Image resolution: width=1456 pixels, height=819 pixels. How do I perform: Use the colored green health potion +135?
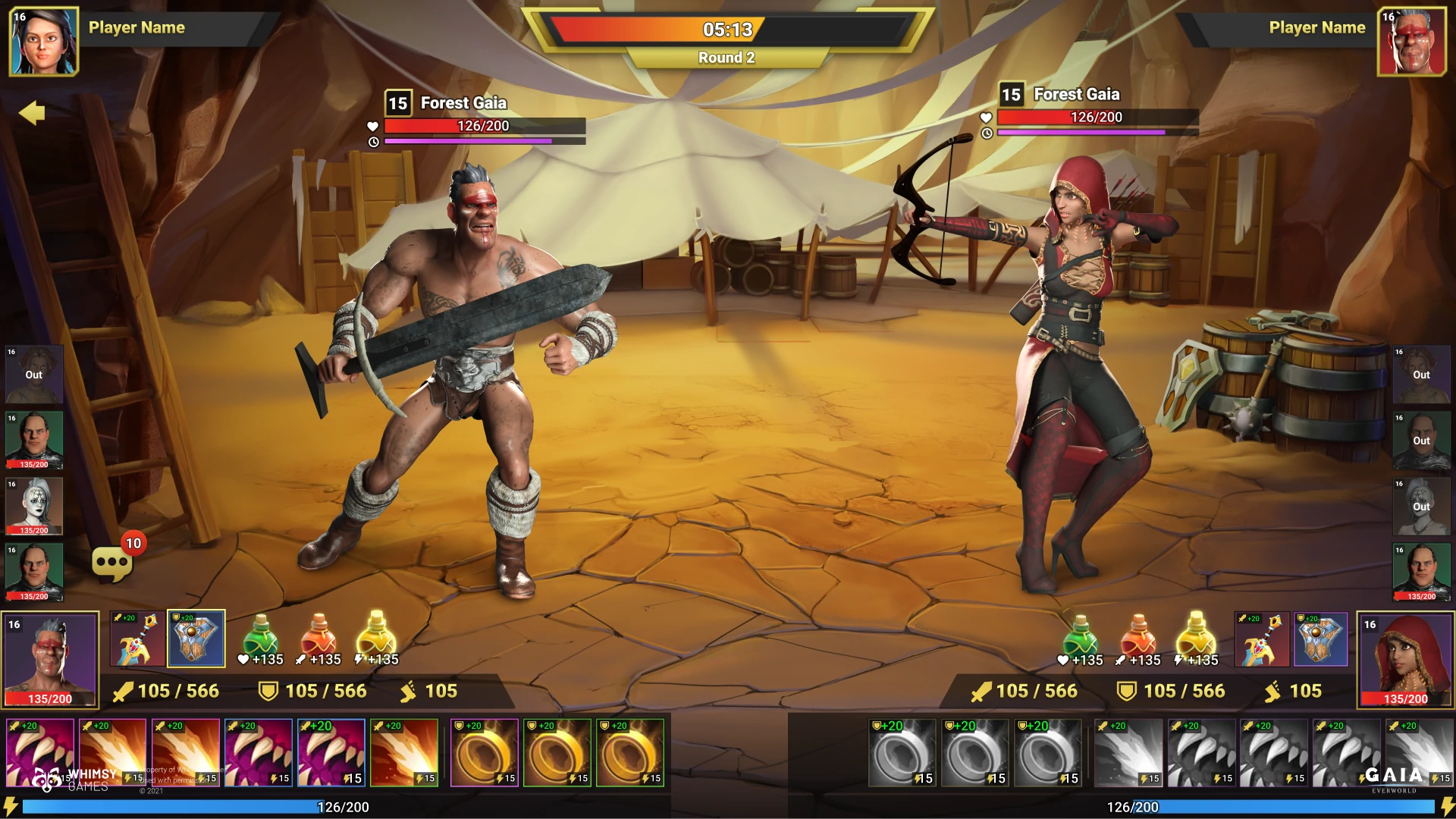[x=260, y=637]
